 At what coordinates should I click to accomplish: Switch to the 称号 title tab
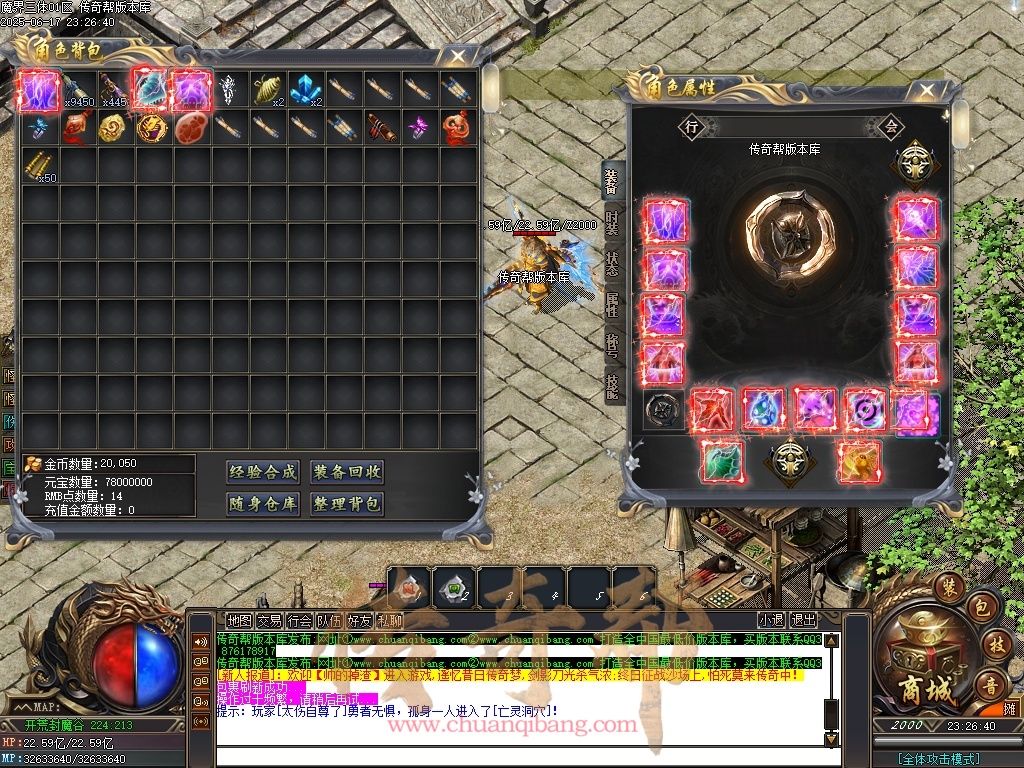click(x=612, y=344)
